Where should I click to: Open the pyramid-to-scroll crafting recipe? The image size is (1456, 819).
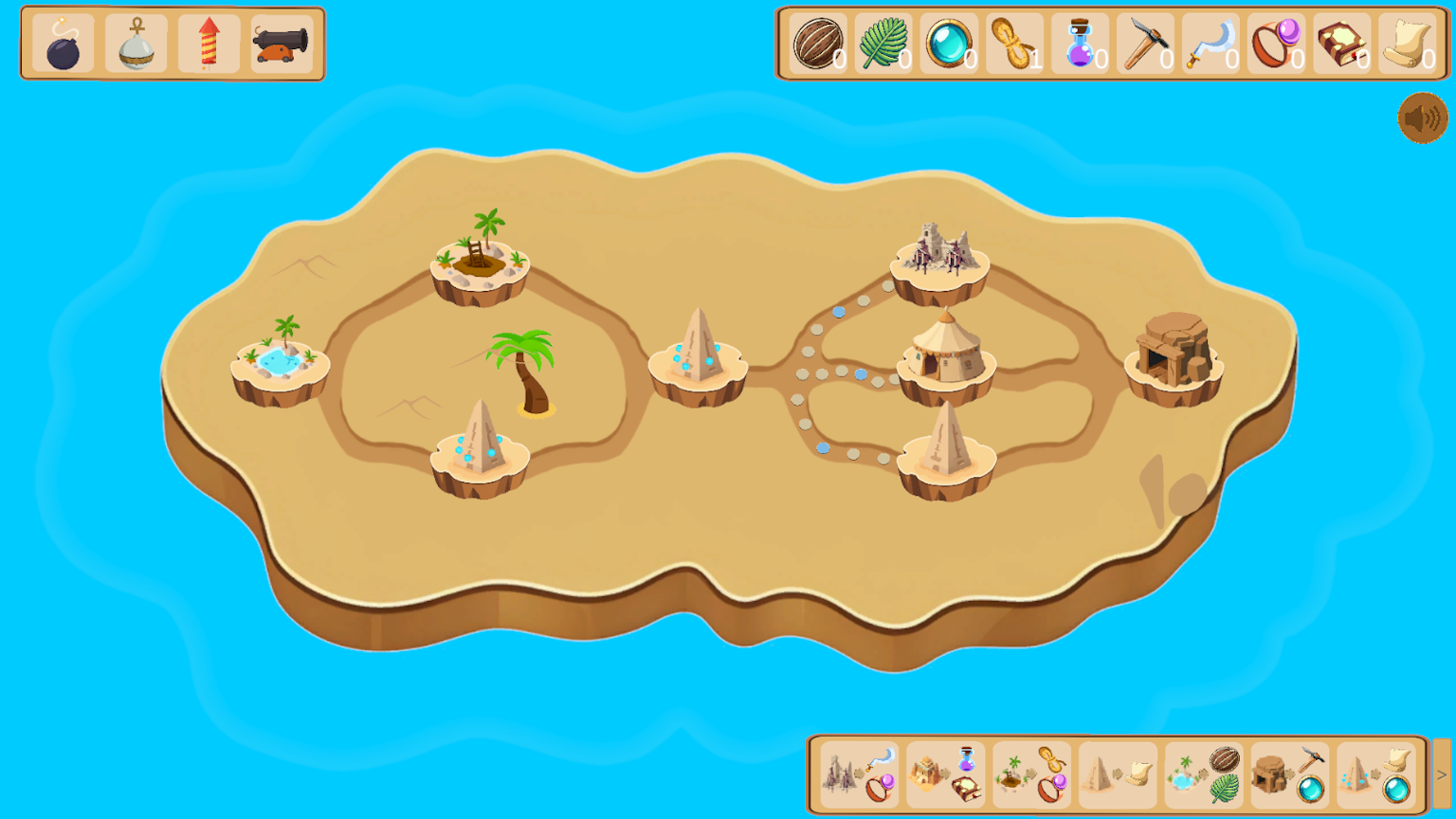point(1119,773)
